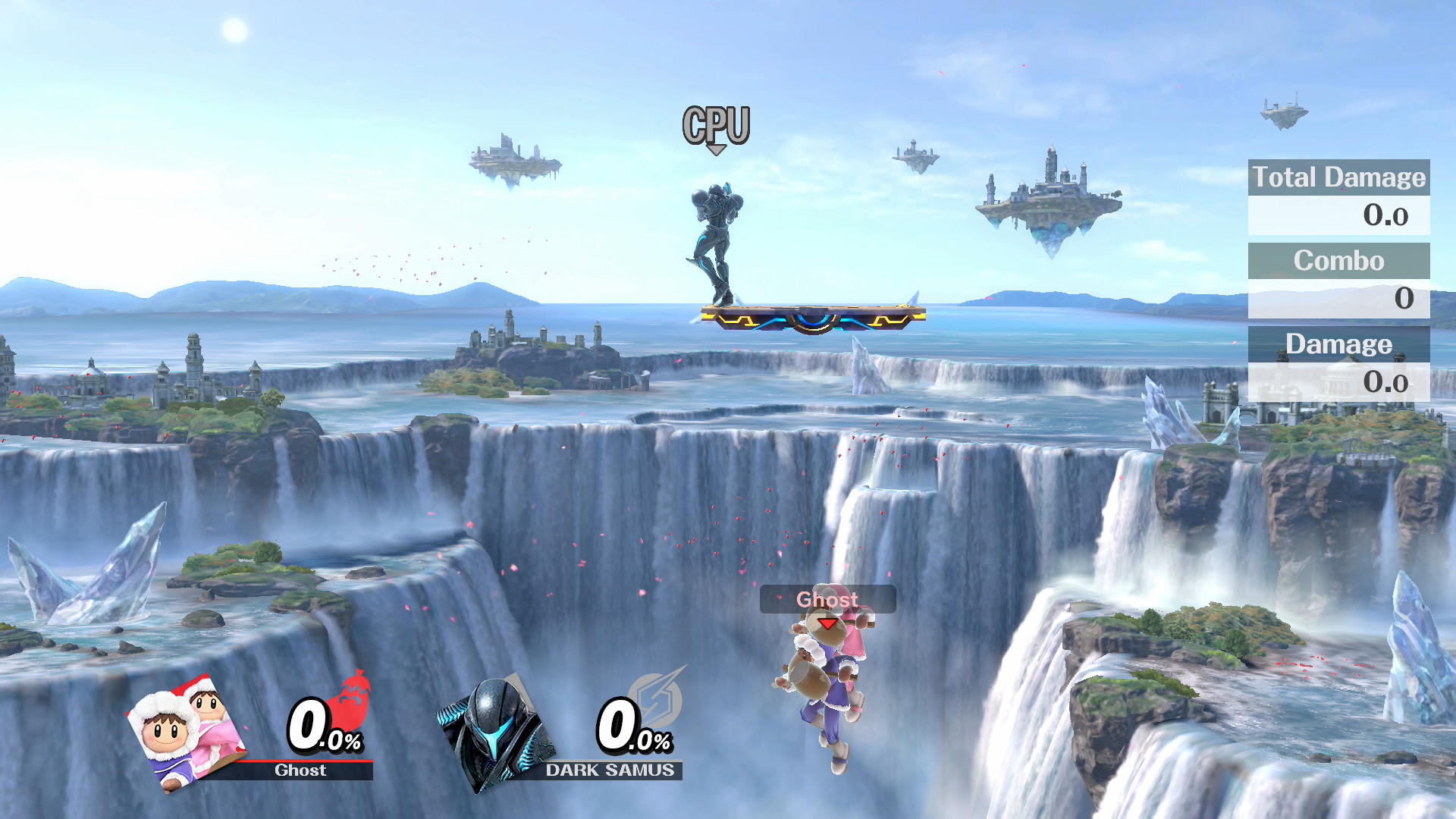Collapse the Damage readout panel

click(1341, 345)
